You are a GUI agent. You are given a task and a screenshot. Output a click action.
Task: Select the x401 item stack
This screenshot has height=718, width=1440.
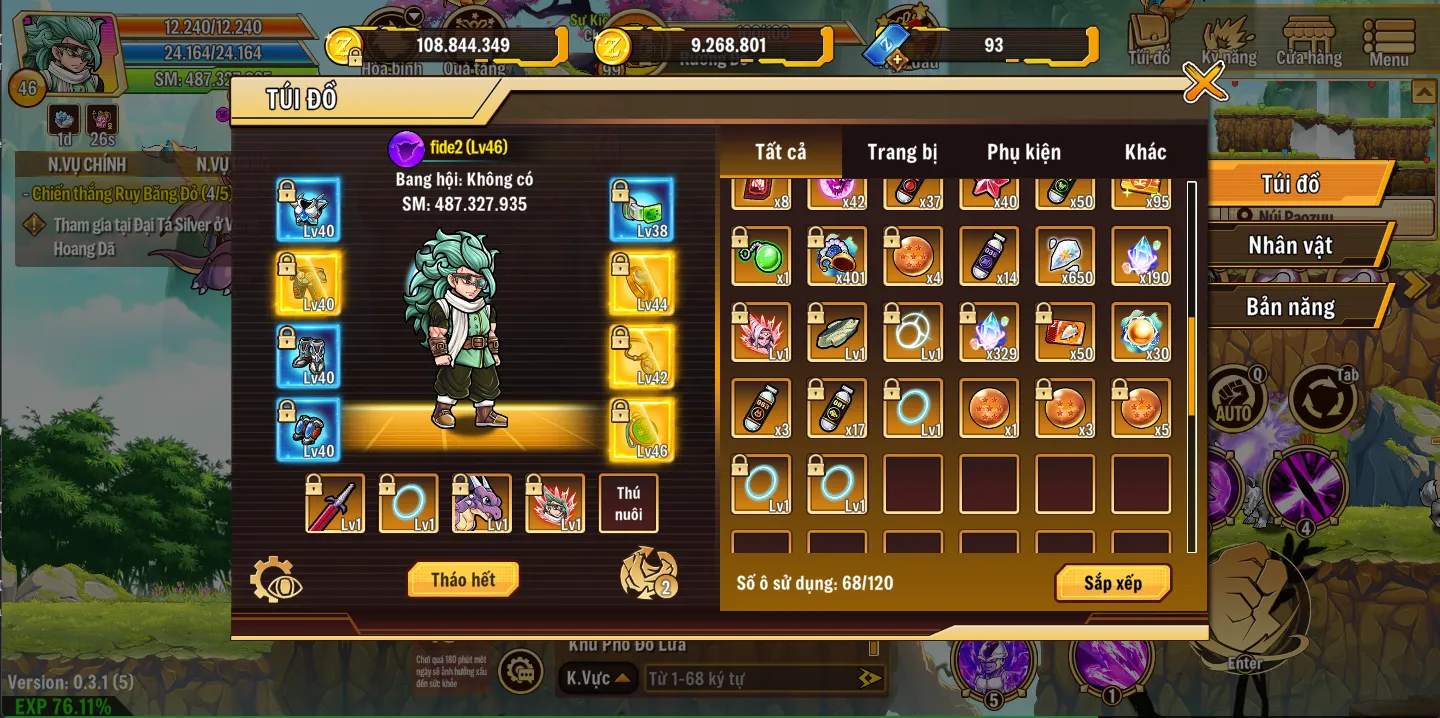pos(837,256)
